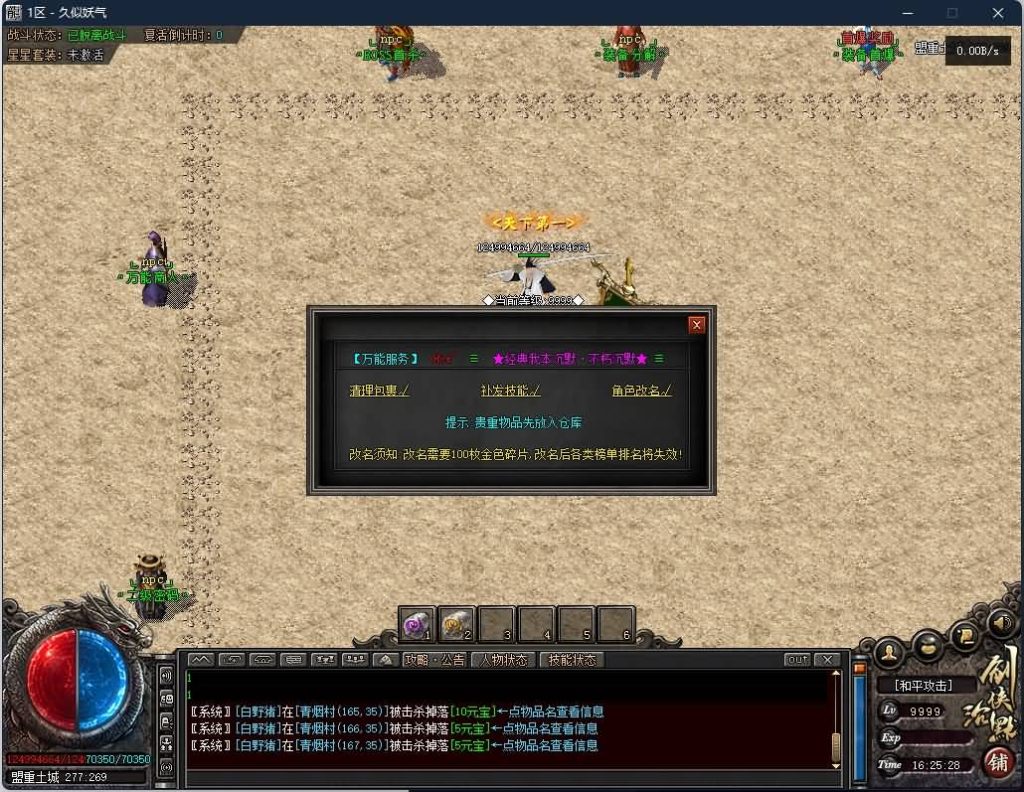Close the chat panel with its X button
This screenshot has height=792, width=1024.
tap(827, 660)
